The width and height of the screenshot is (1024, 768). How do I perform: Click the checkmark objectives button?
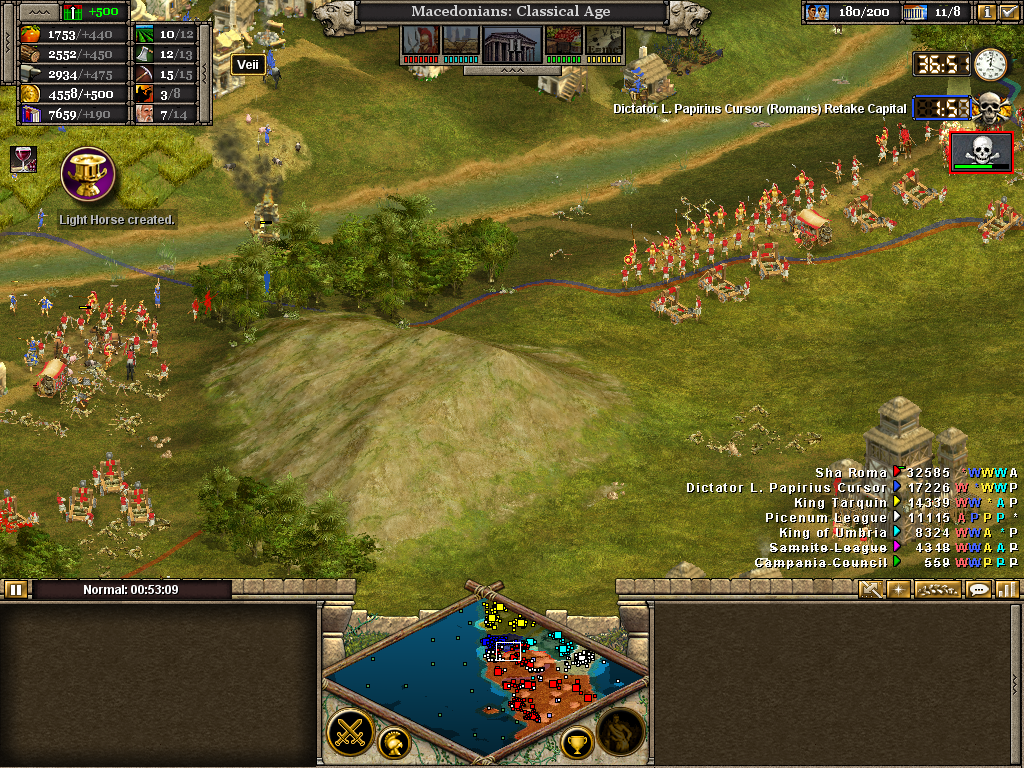pos(1007,12)
